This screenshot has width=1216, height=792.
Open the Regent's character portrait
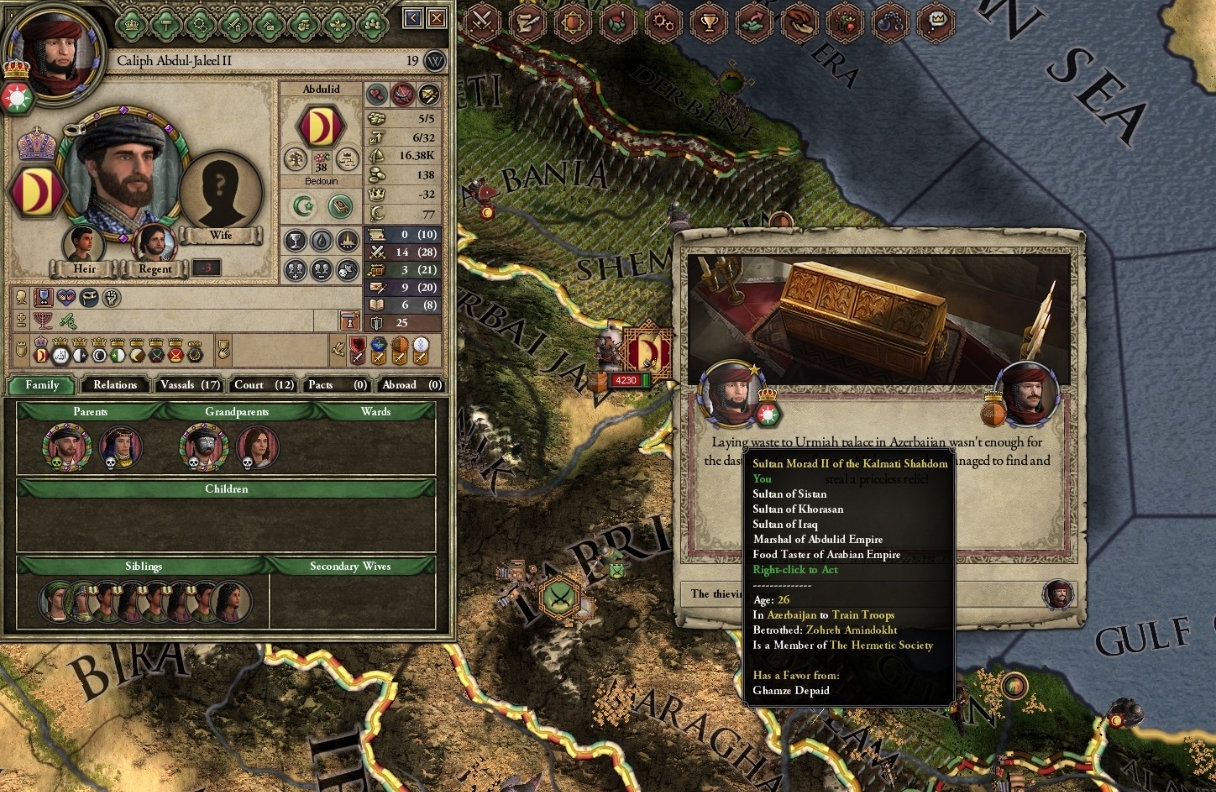click(153, 245)
